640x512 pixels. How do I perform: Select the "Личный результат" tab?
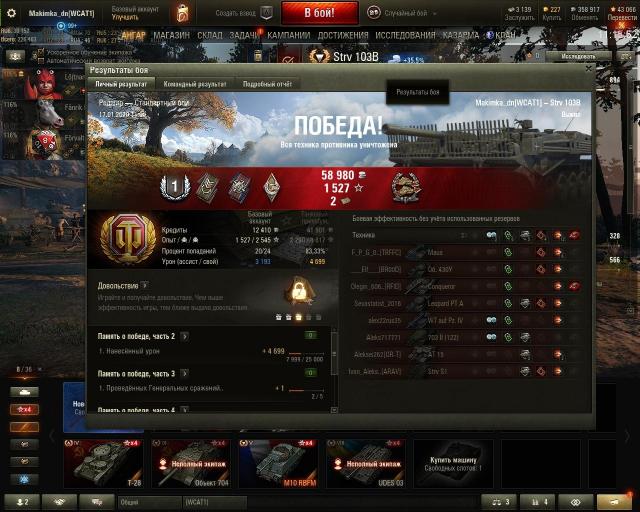(x=121, y=85)
